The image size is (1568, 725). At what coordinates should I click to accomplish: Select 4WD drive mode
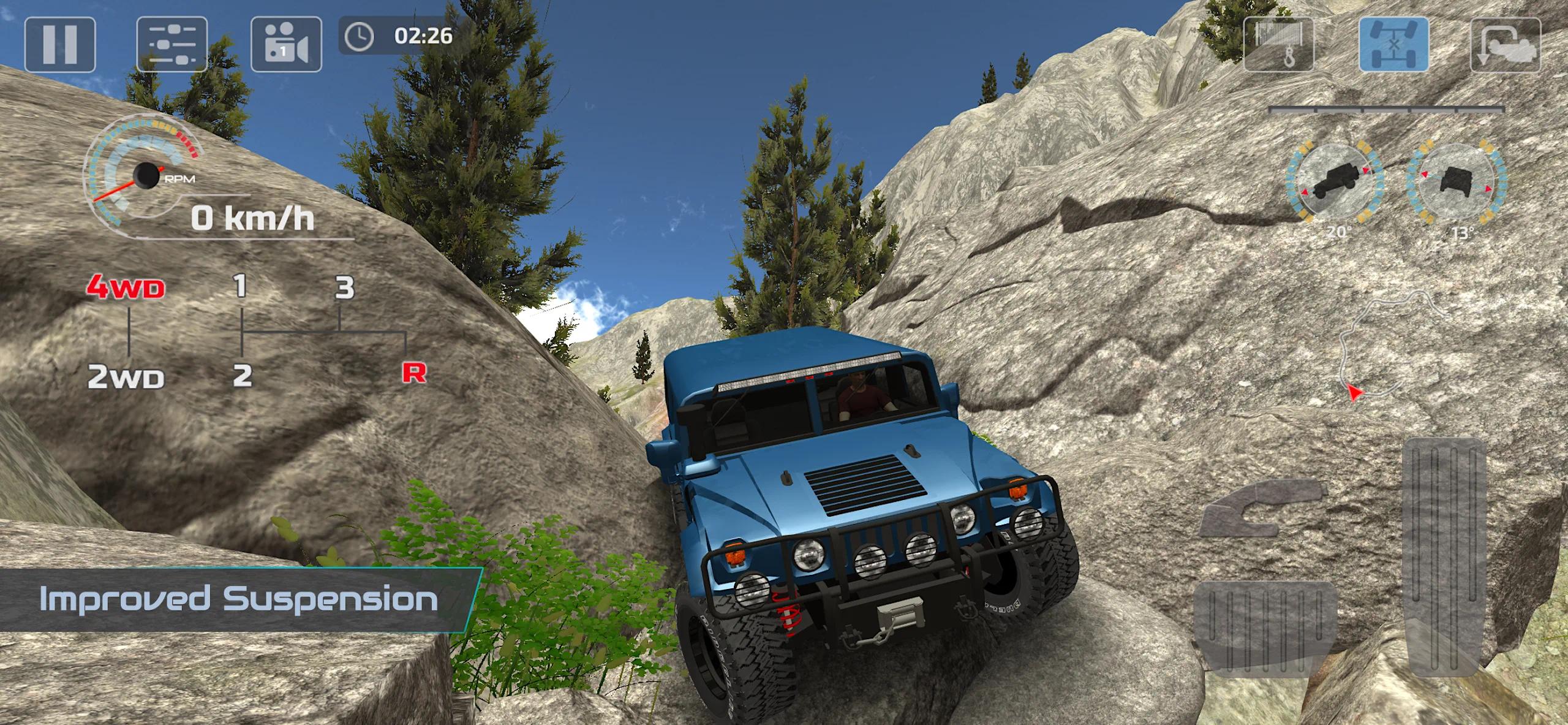126,287
